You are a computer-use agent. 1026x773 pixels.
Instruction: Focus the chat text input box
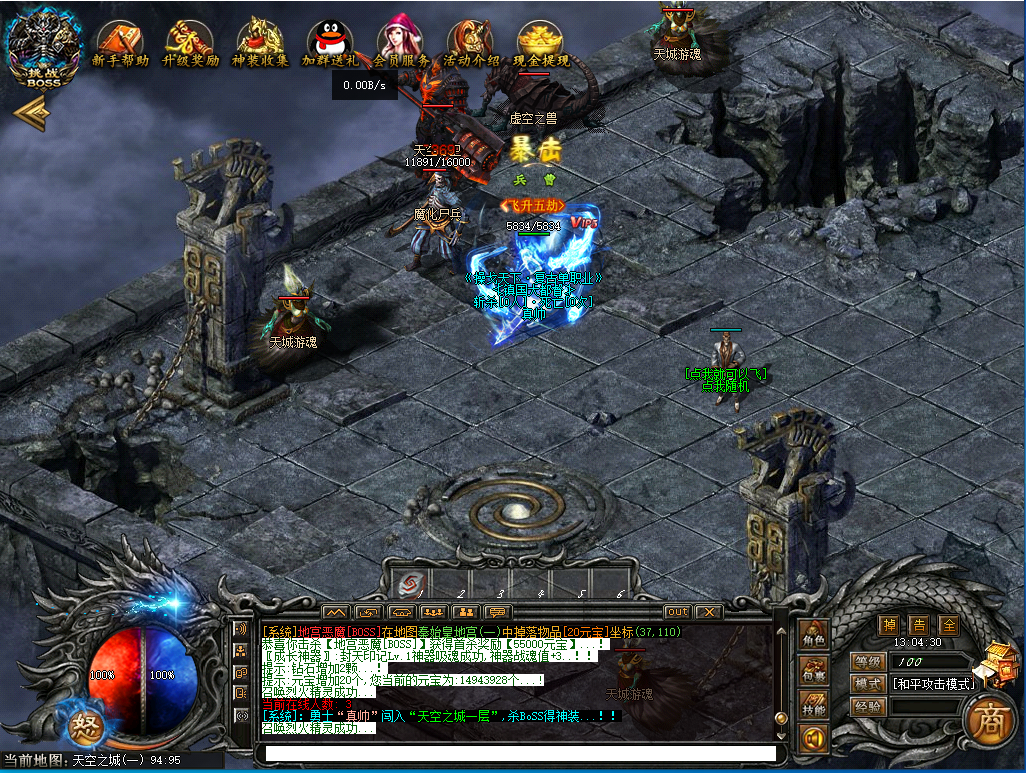click(x=516, y=753)
